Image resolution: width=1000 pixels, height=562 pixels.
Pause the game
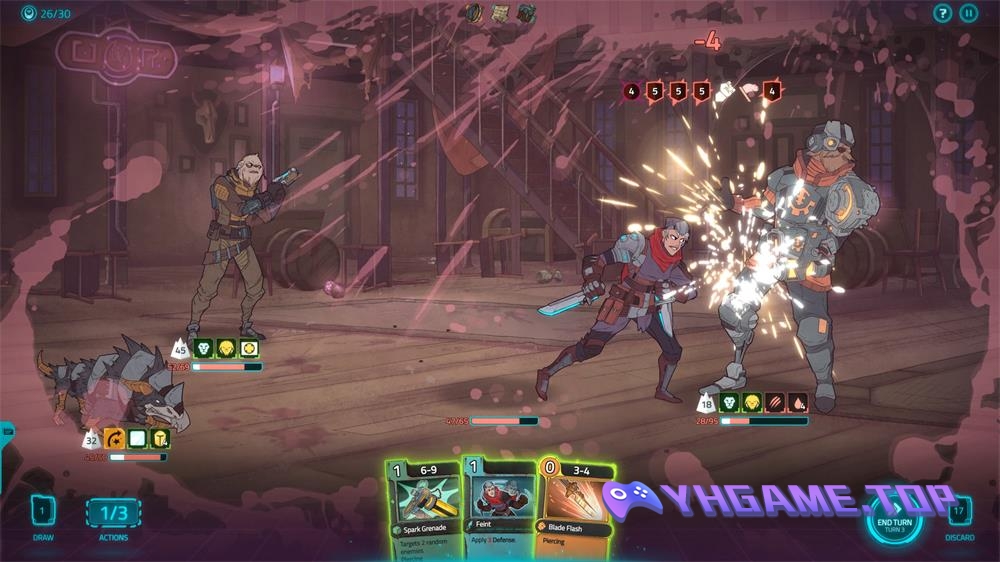tap(968, 13)
